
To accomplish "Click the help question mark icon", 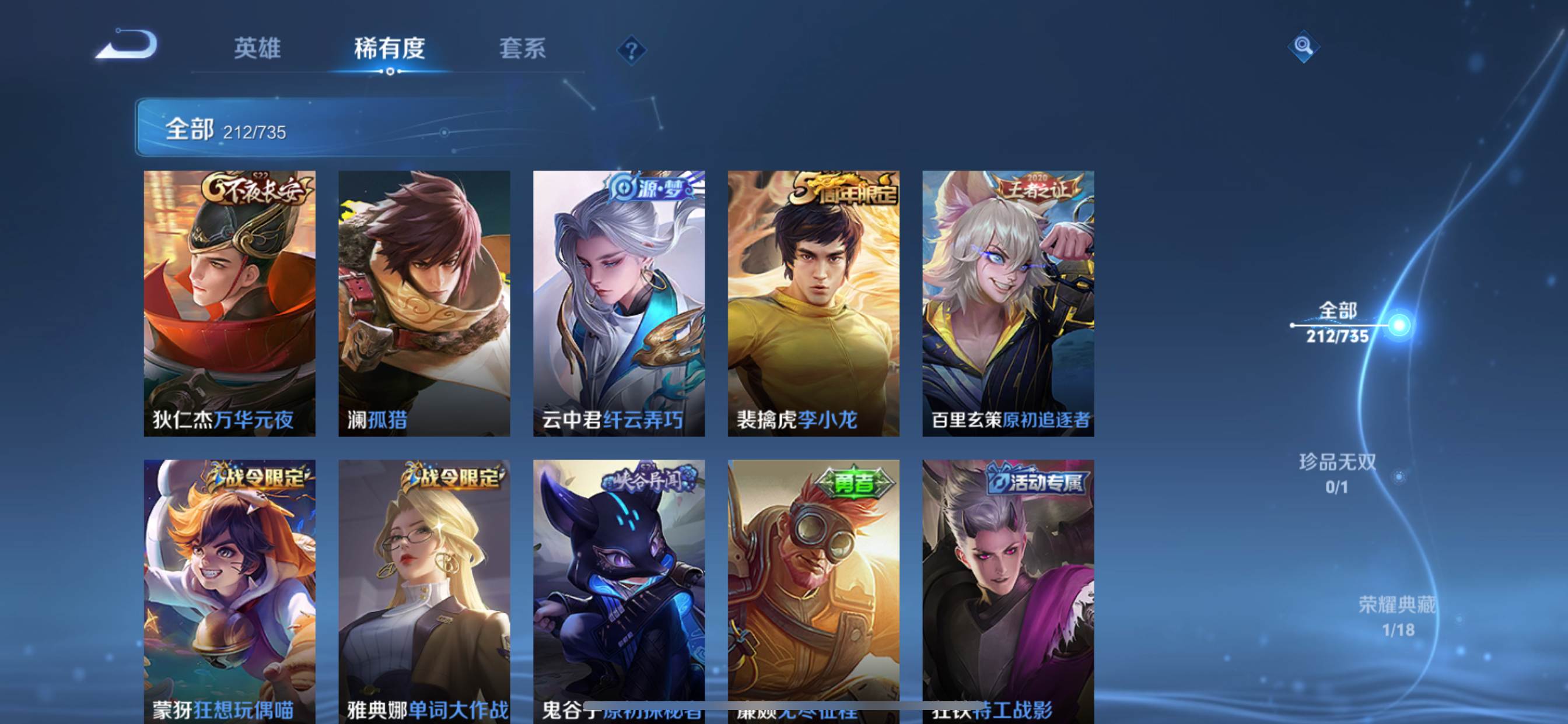I will click(632, 50).
